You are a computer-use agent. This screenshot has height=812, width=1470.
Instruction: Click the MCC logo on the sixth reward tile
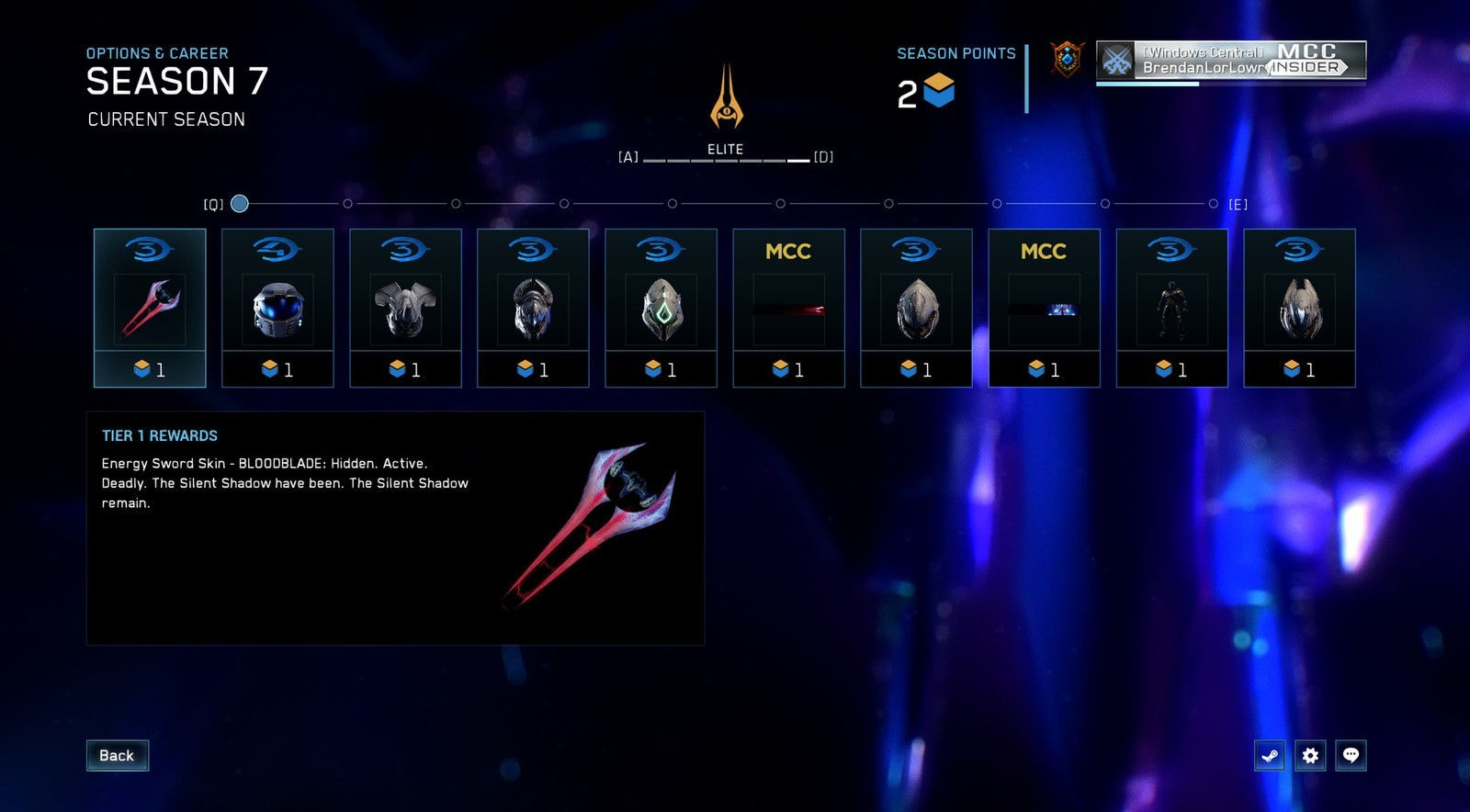pos(788,250)
